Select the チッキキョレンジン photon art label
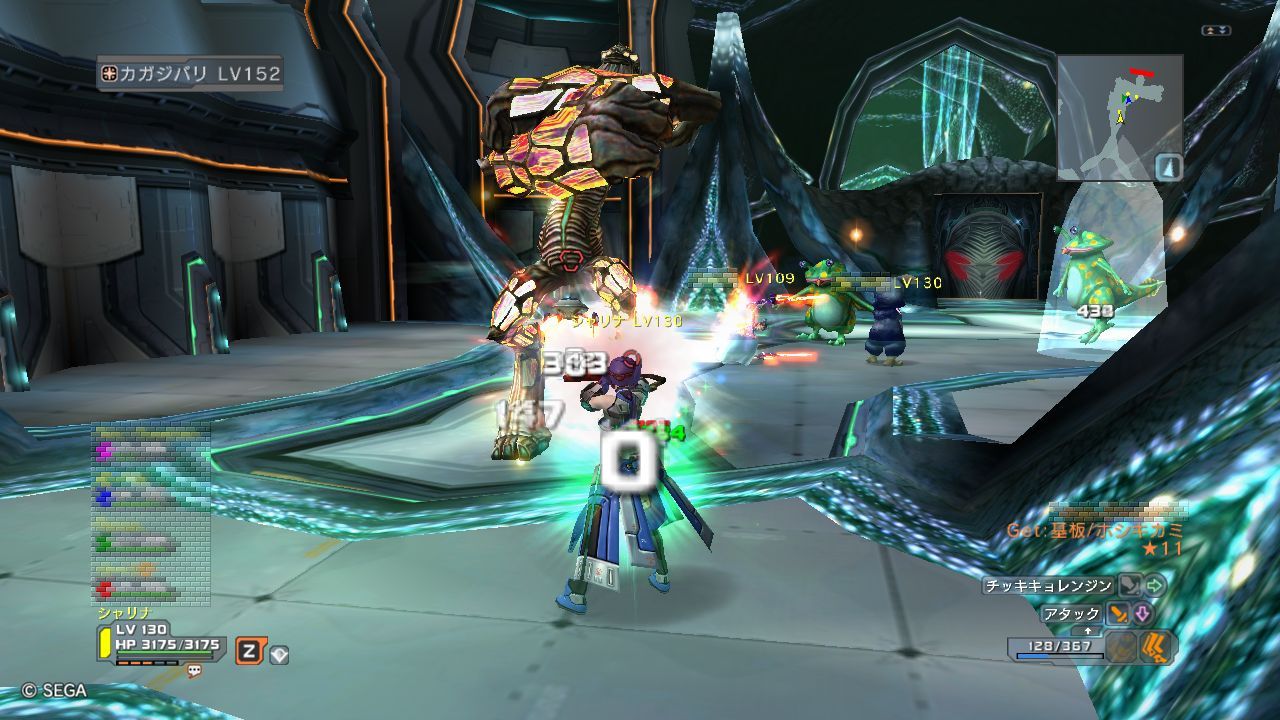This screenshot has height=720, width=1280. (x=1048, y=586)
